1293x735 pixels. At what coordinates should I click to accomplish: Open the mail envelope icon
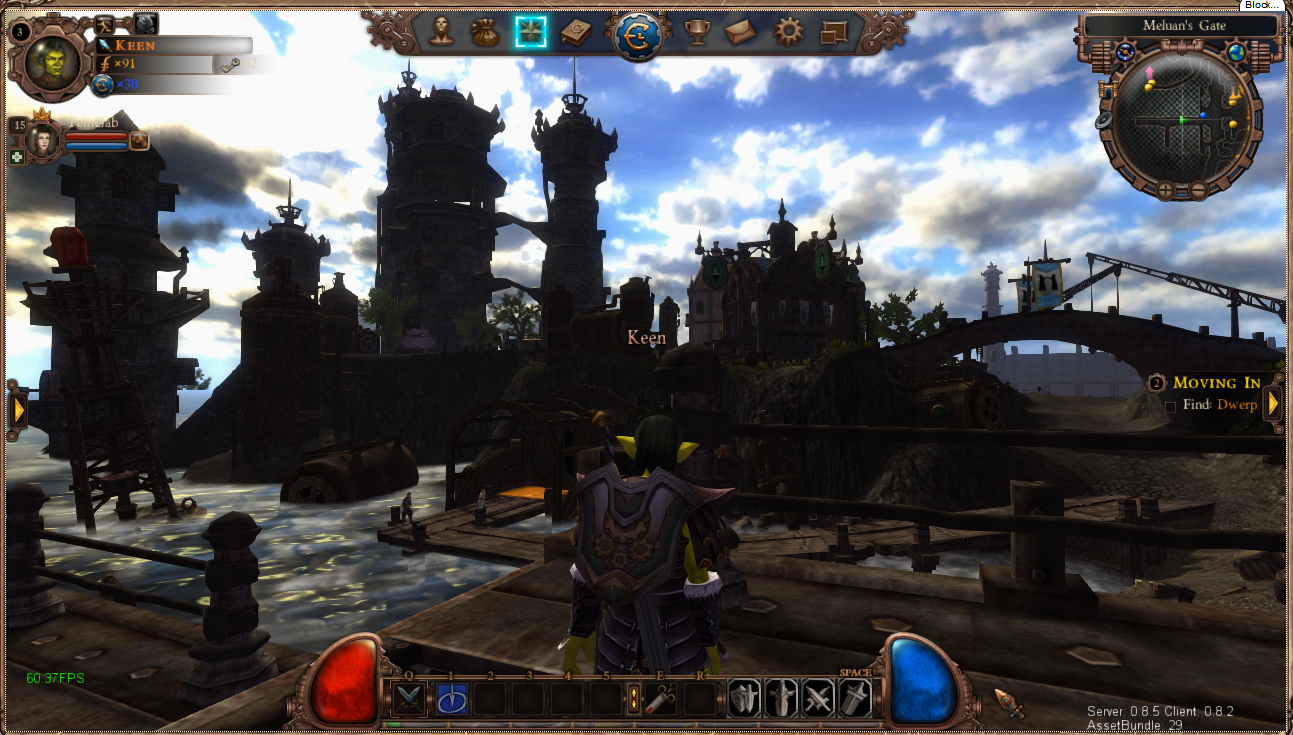740,32
